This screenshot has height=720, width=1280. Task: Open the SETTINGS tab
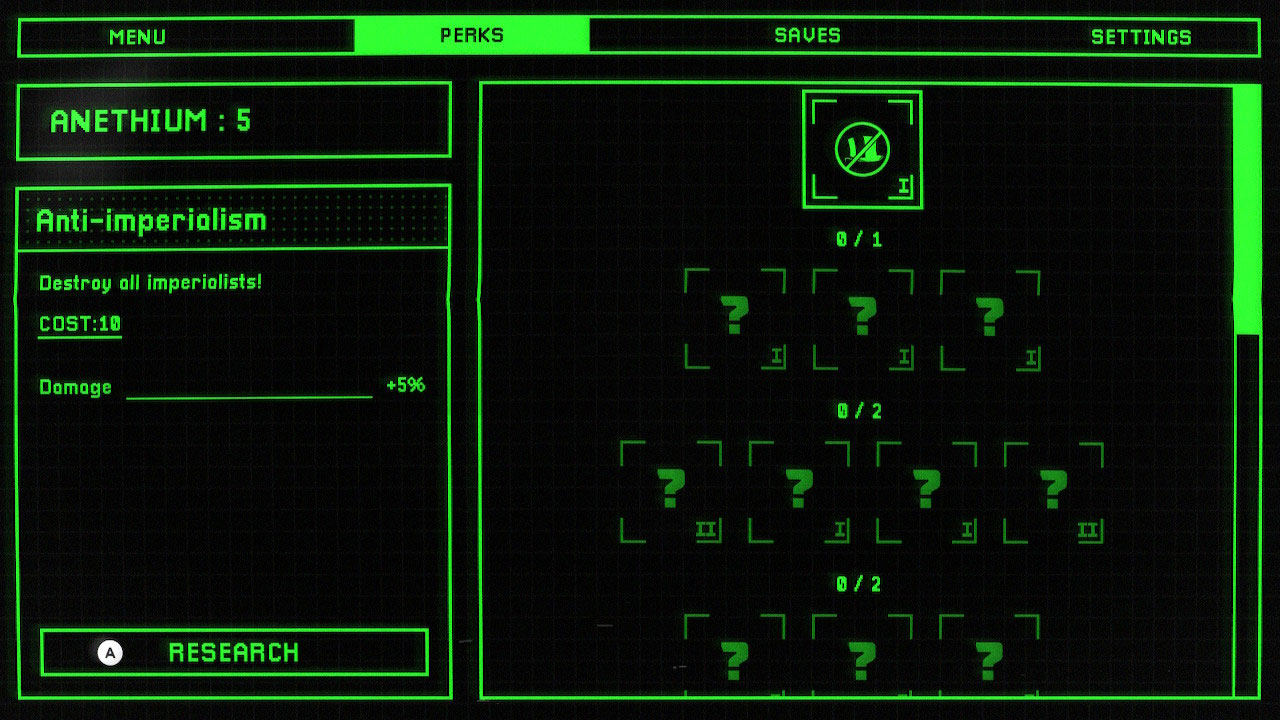1145,36
